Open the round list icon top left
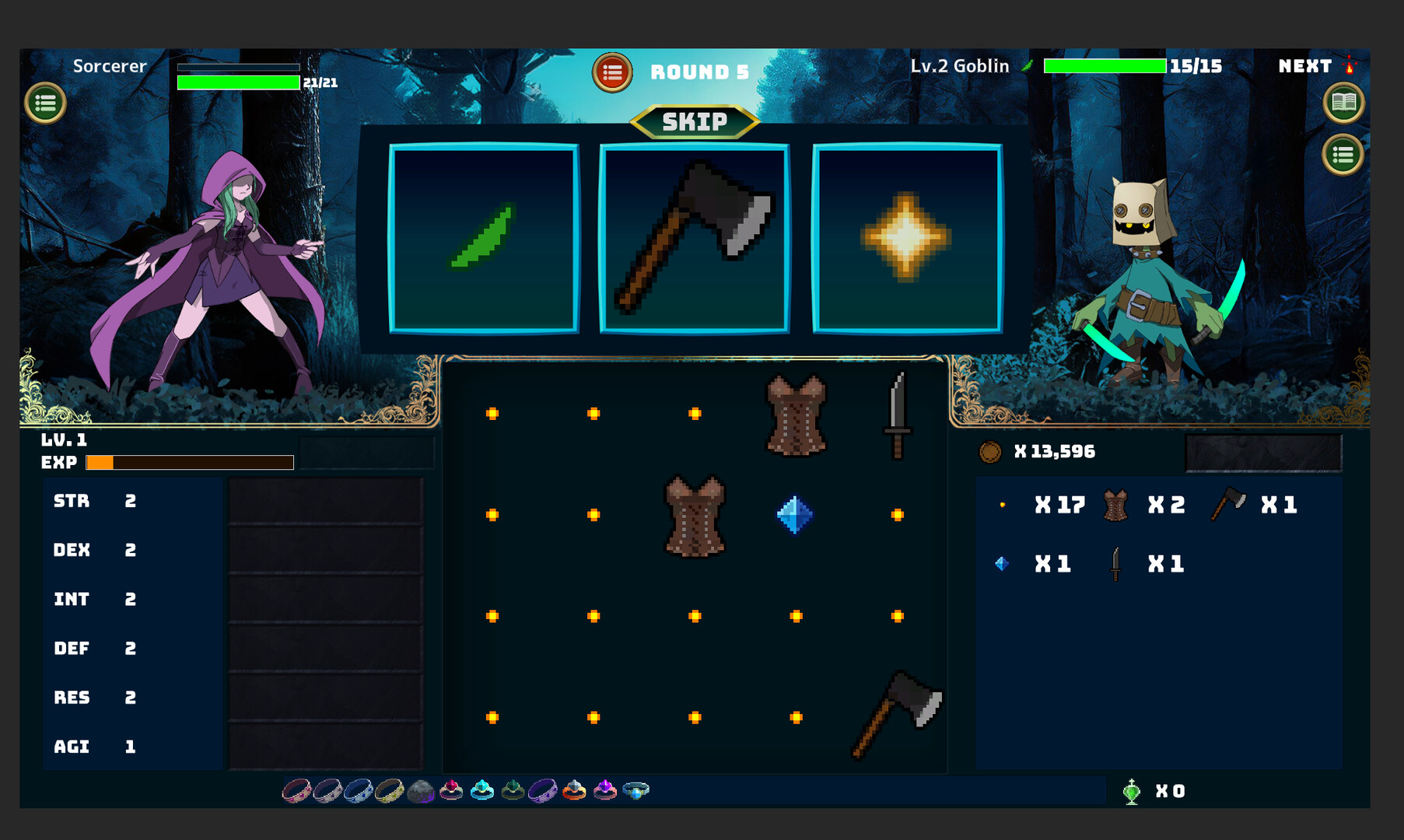This screenshot has height=840, width=1404. [47, 102]
